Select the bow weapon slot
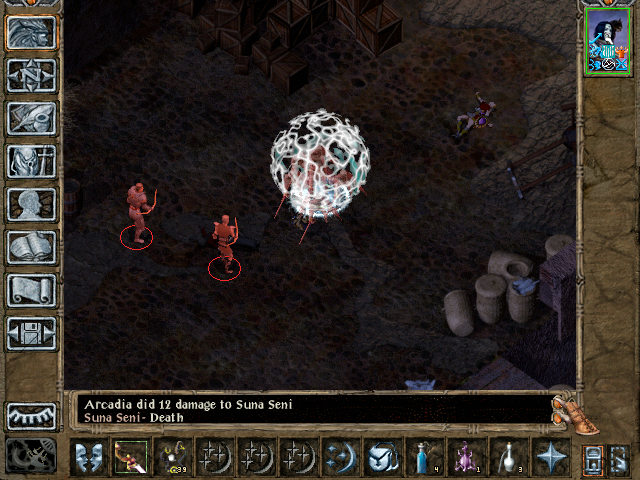This screenshot has height=480, width=640. [x=130, y=457]
